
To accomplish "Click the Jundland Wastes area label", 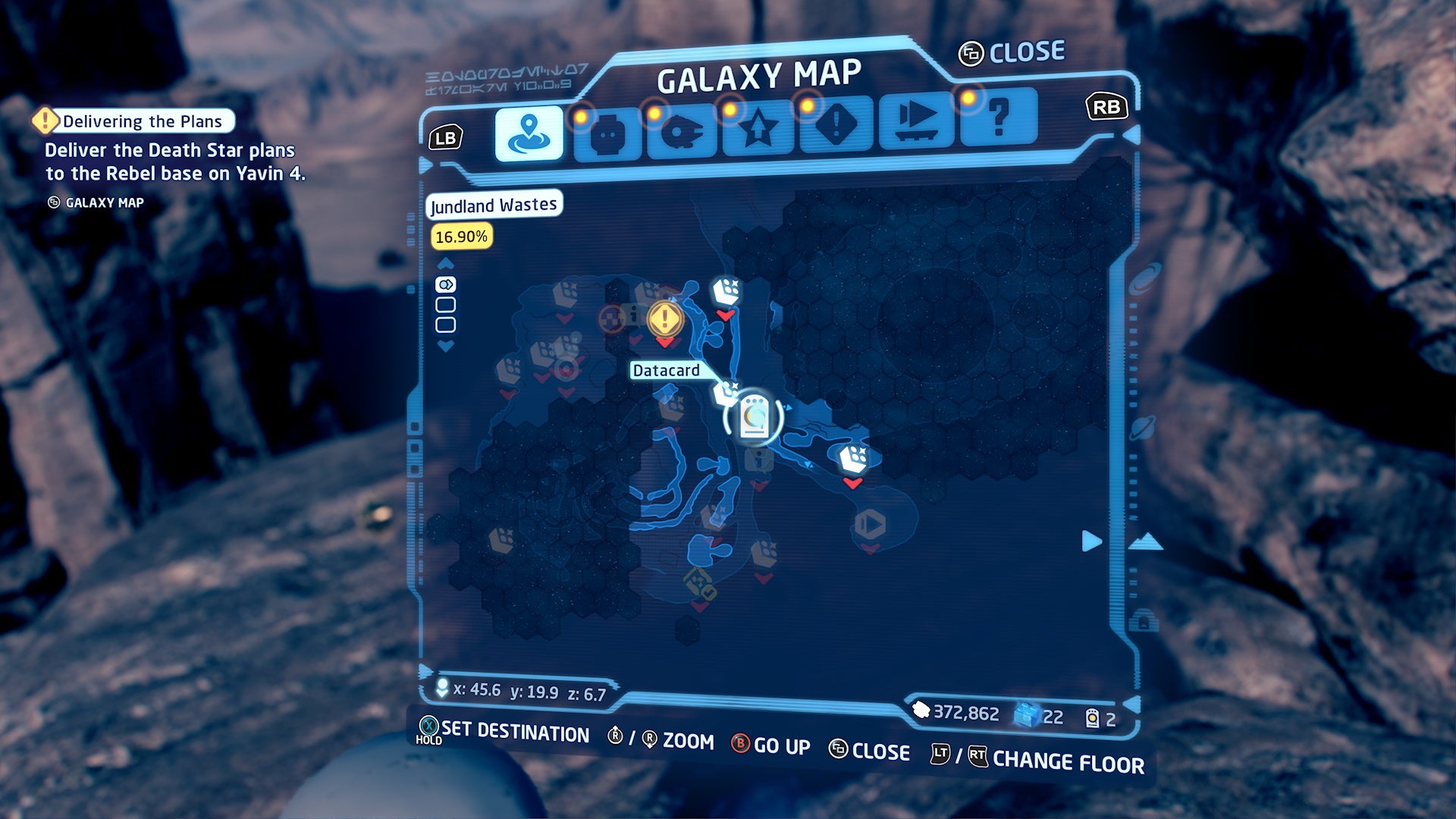I will click(x=493, y=205).
